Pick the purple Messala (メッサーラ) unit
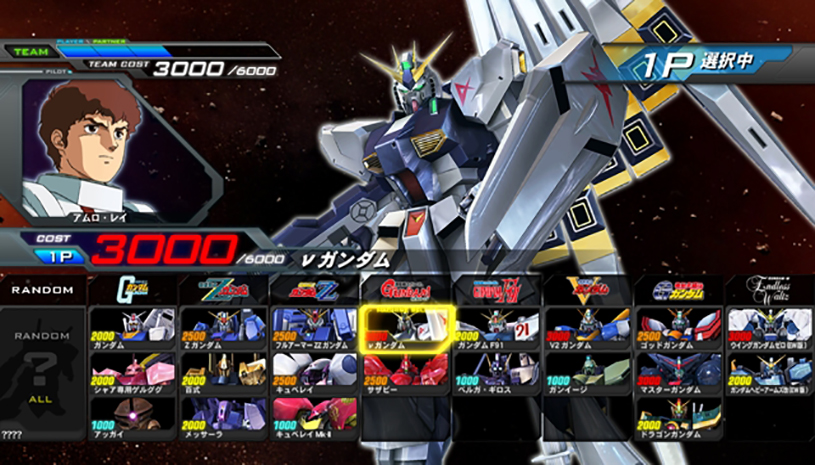Screen dimensions: 815x465 pyautogui.click(x=224, y=417)
